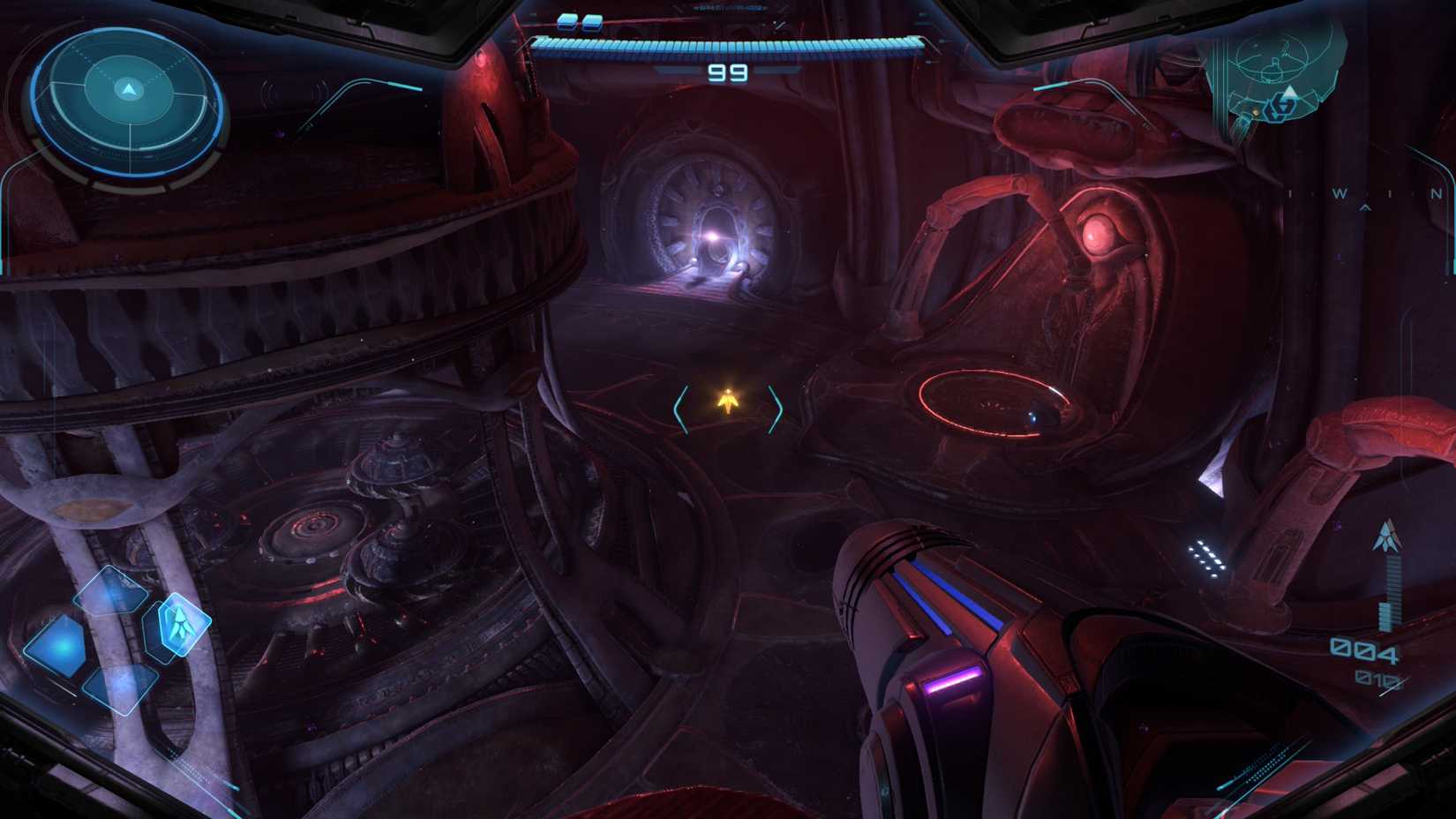Select the highlighted Scan Visor icon

[181, 624]
